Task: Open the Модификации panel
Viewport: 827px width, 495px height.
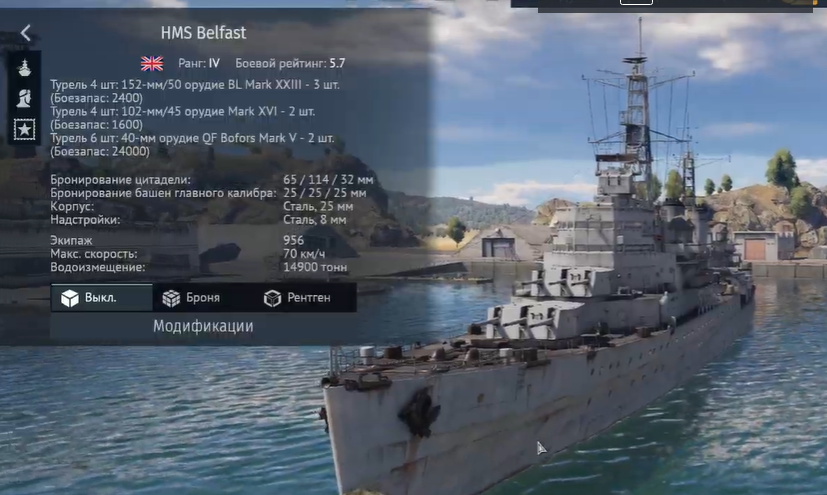Action: pos(203,326)
